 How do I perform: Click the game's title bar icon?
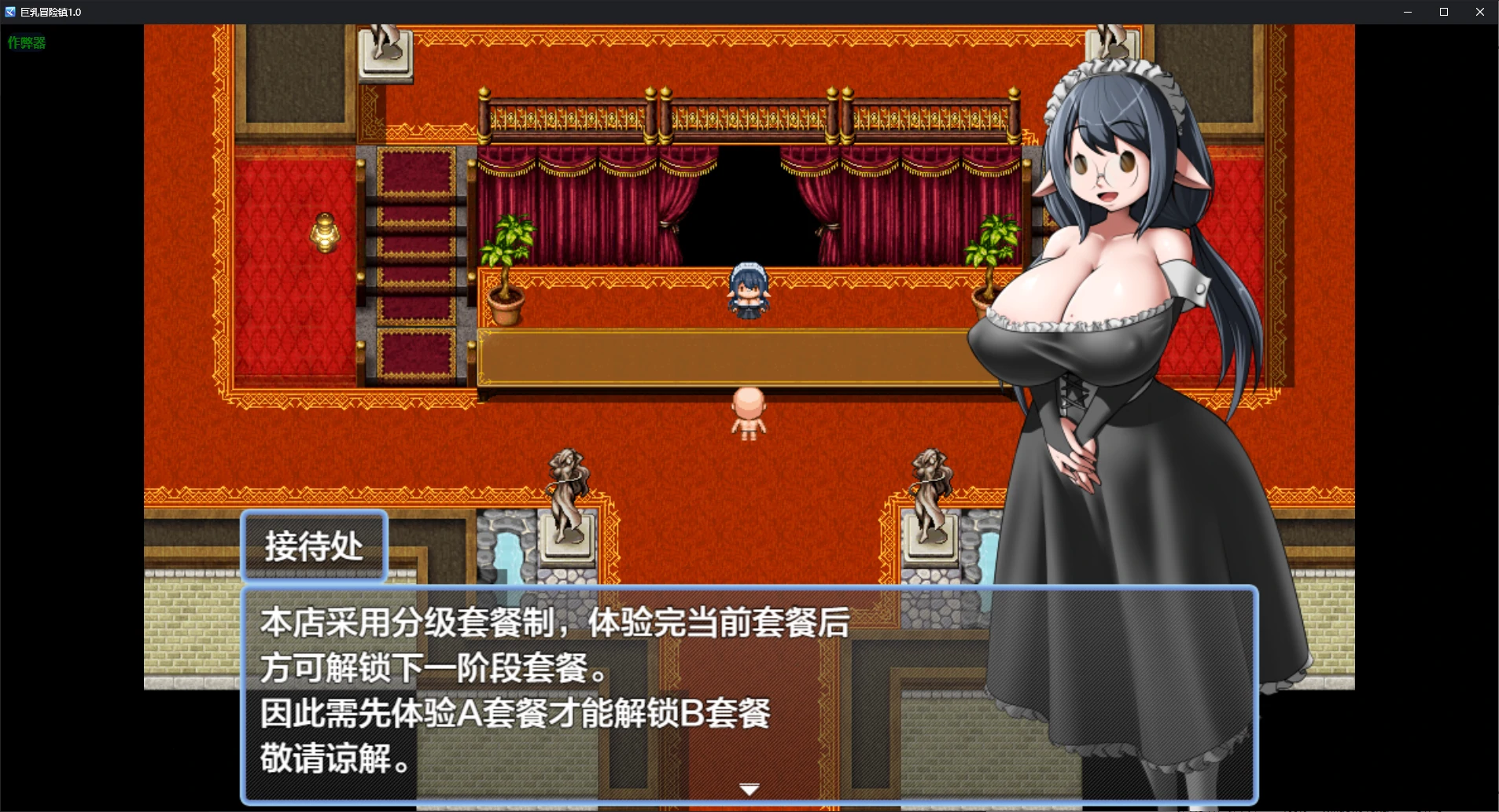(10, 12)
